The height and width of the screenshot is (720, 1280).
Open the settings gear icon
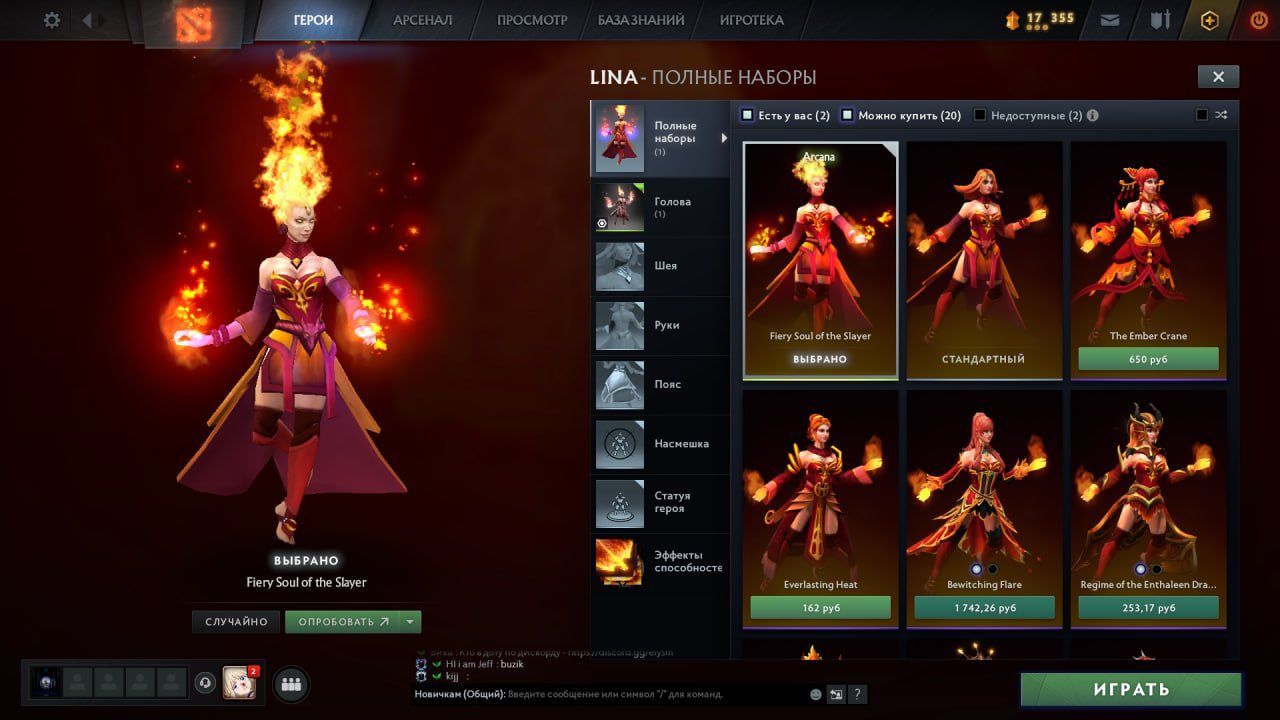tap(52, 20)
